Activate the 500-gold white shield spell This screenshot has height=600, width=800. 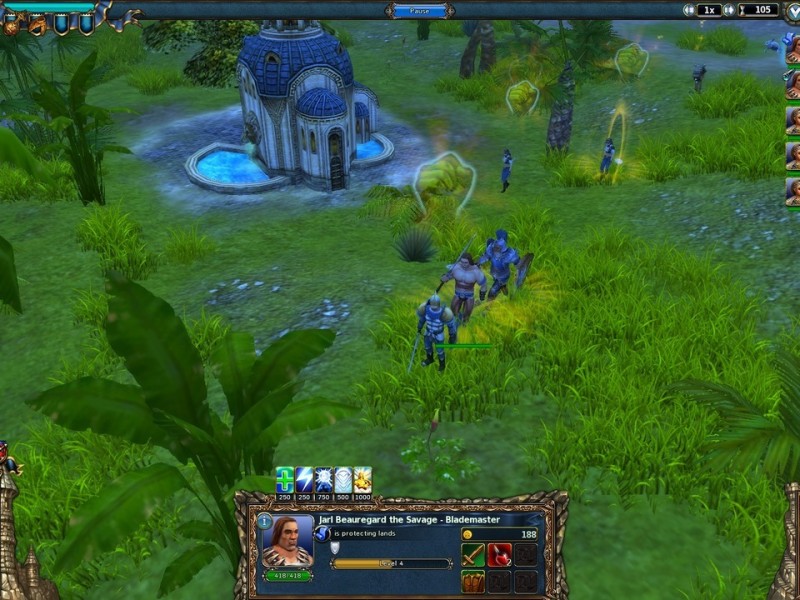coord(343,479)
